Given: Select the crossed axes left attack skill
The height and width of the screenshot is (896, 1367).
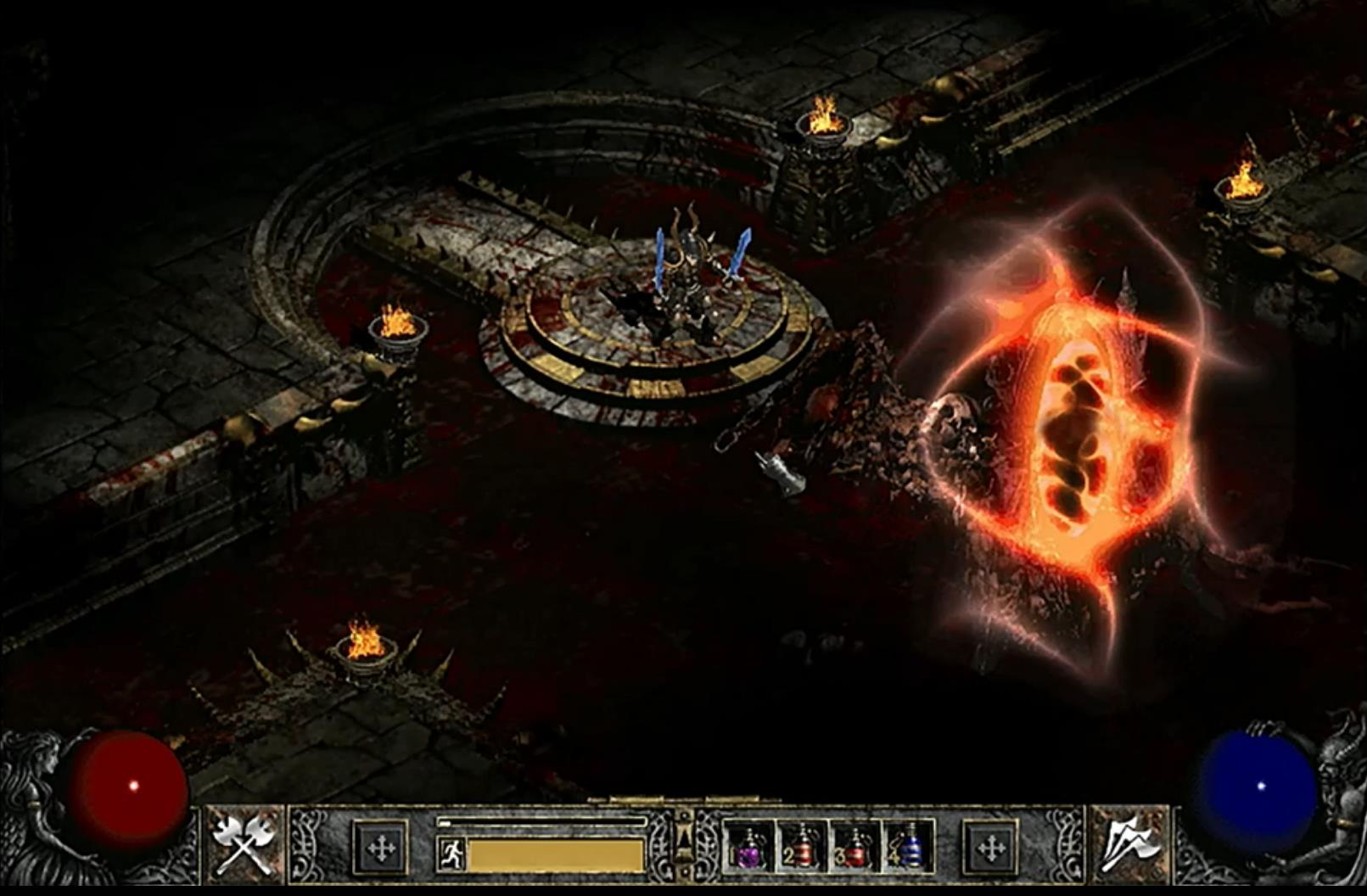Looking at the screenshot, I should click(244, 844).
